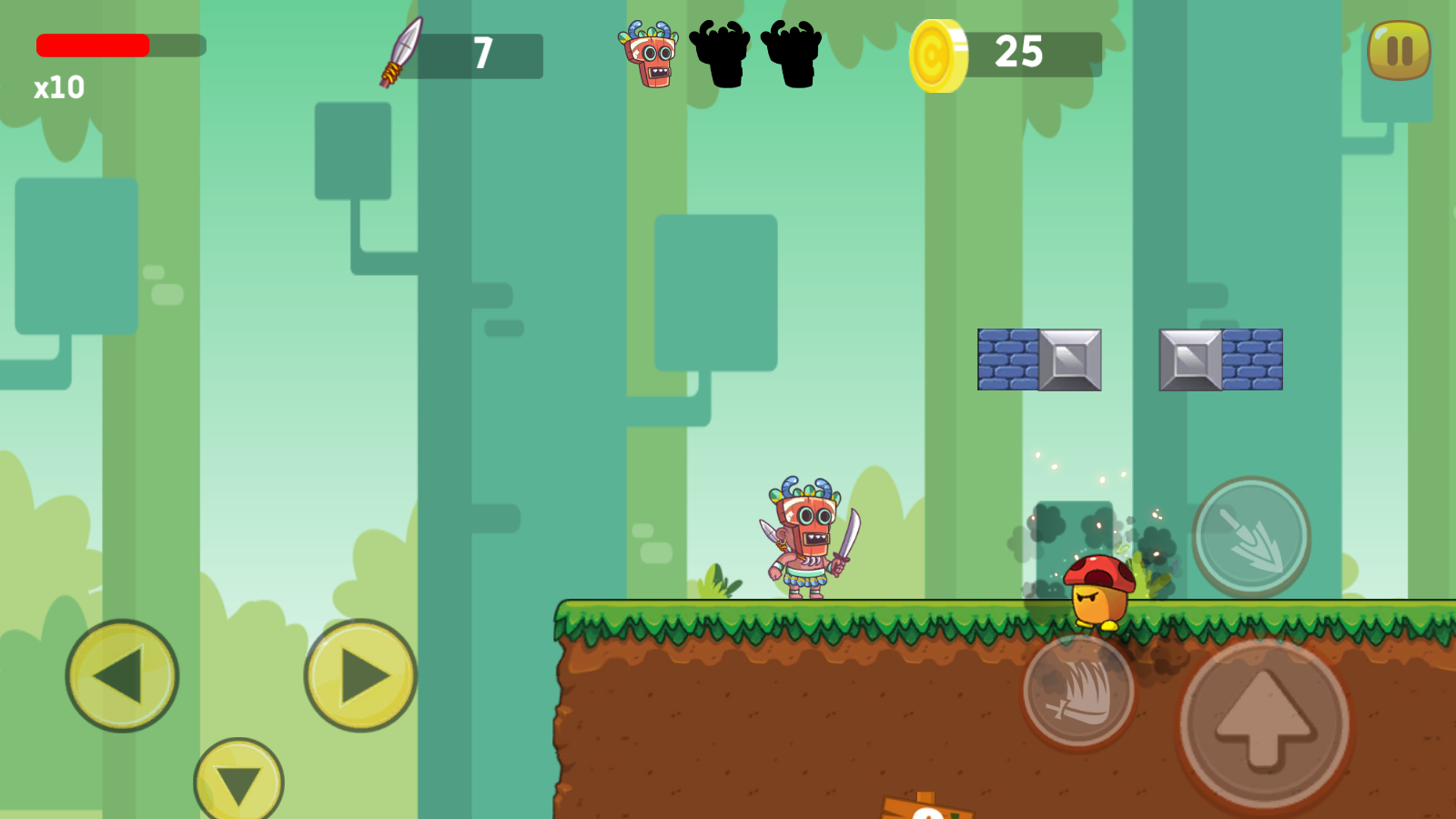Tap the x10 lives label
1456x819 pixels.
click(x=56, y=88)
